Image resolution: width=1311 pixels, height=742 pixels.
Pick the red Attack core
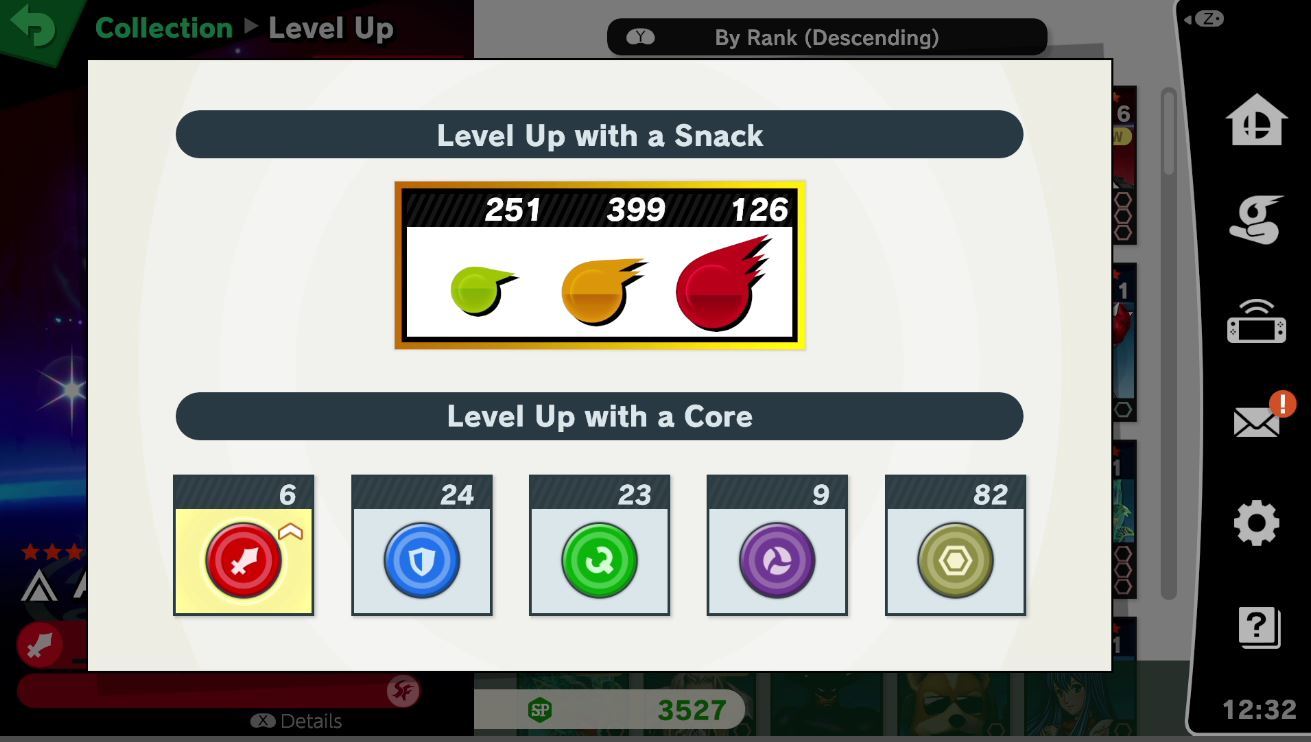point(243,560)
